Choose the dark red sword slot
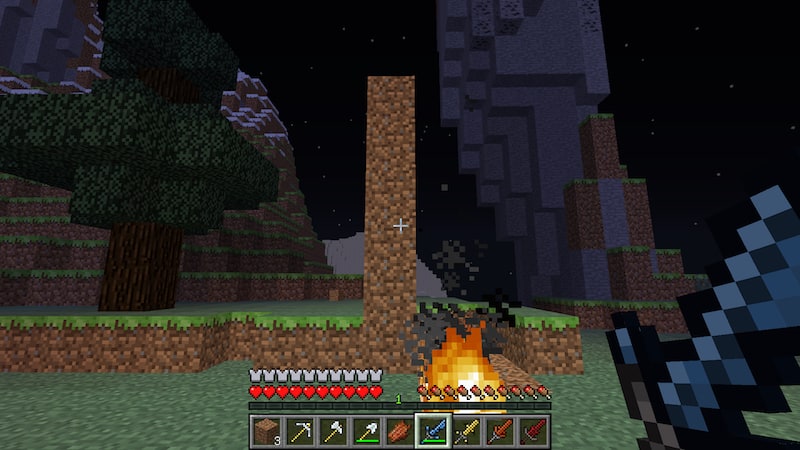The height and width of the screenshot is (450, 800). point(533,431)
